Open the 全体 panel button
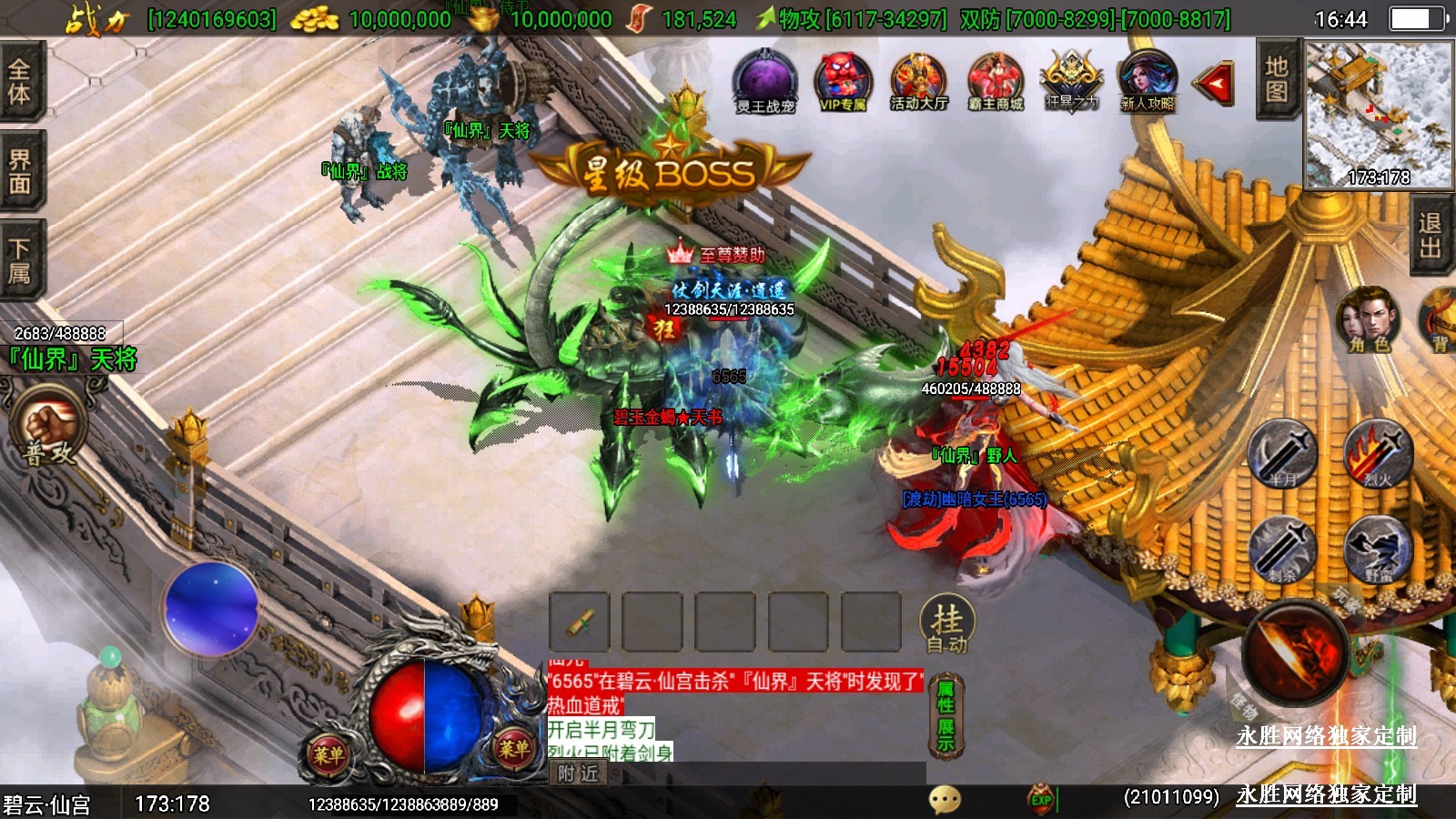Viewport: 1456px width, 819px height. click(20, 80)
